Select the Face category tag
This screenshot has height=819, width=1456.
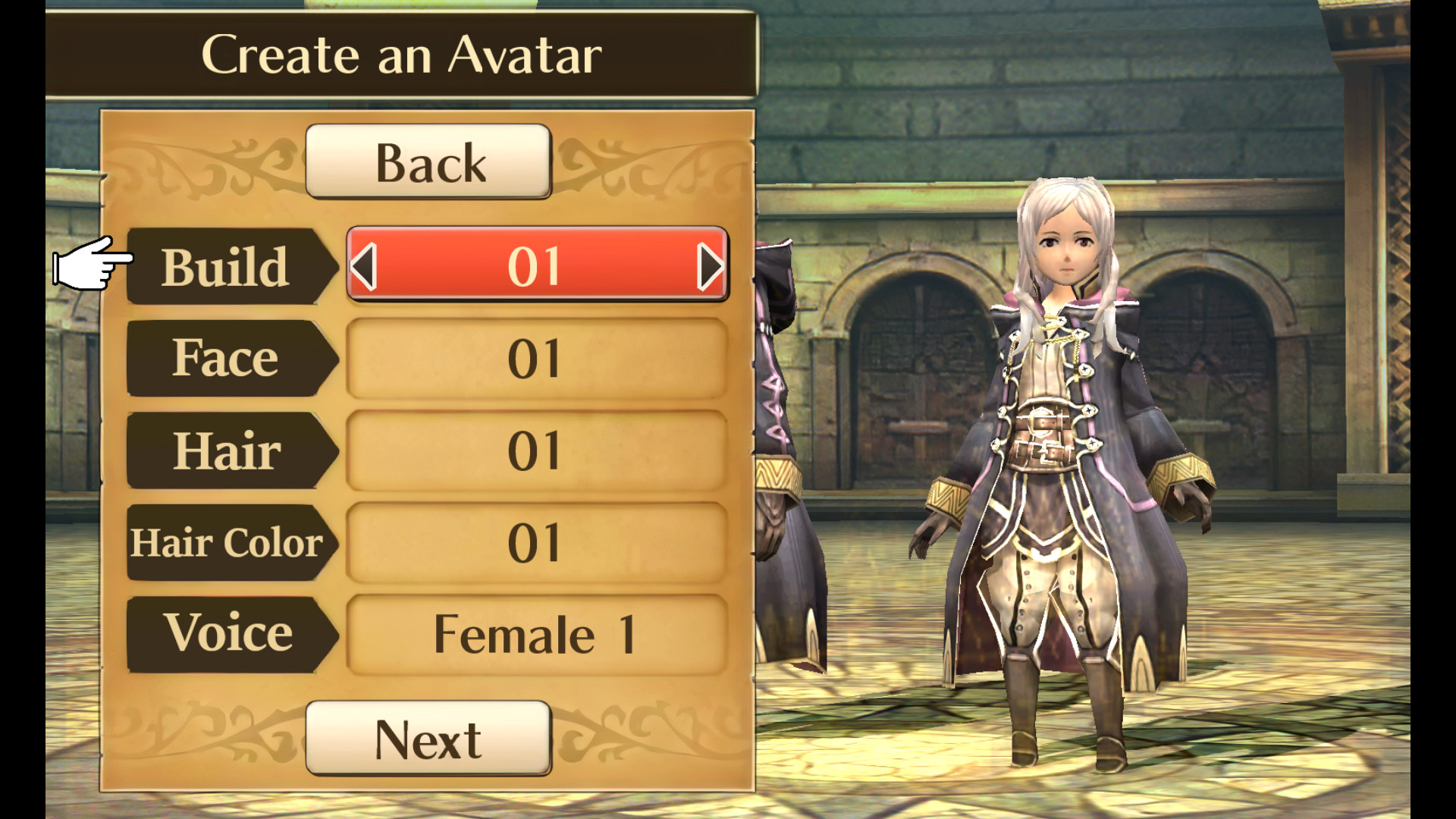[225, 359]
